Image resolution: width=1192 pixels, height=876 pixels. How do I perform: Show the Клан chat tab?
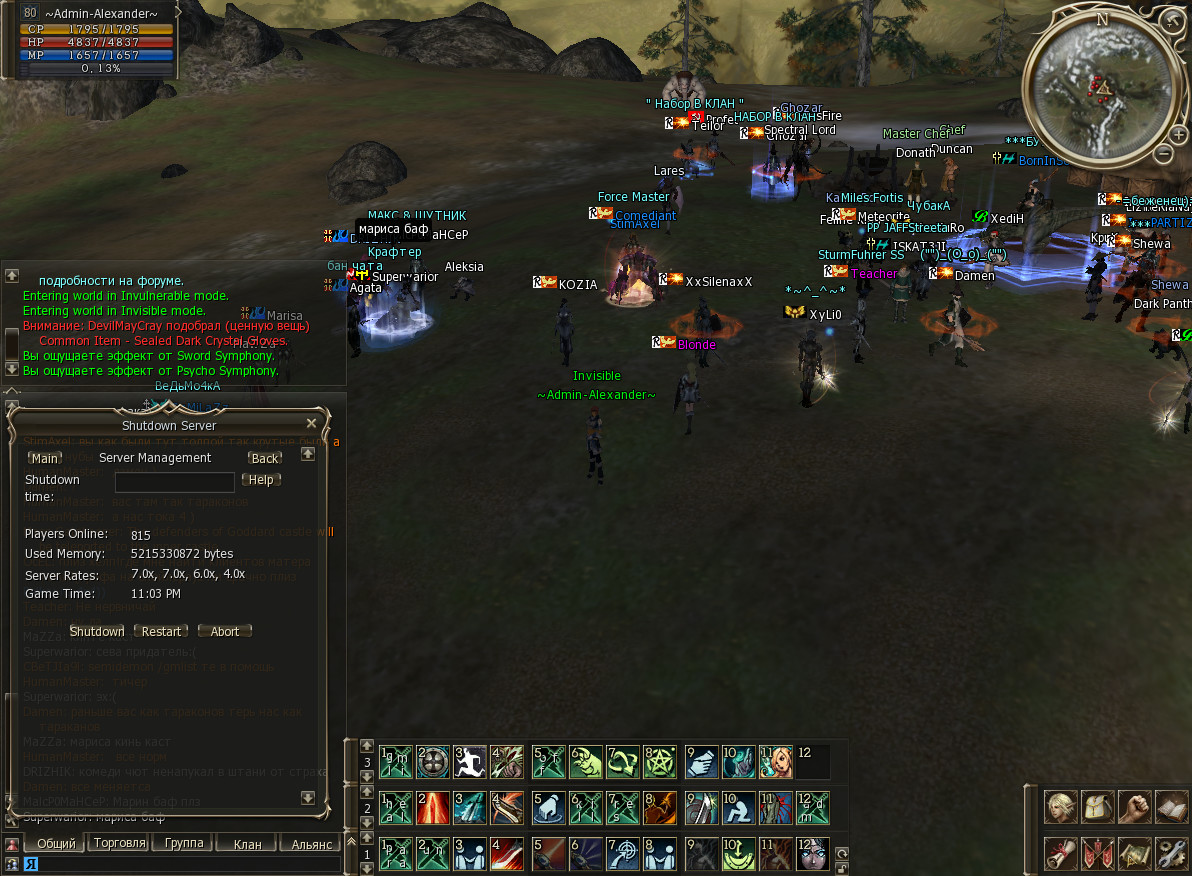pyautogui.click(x=247, y=844)
